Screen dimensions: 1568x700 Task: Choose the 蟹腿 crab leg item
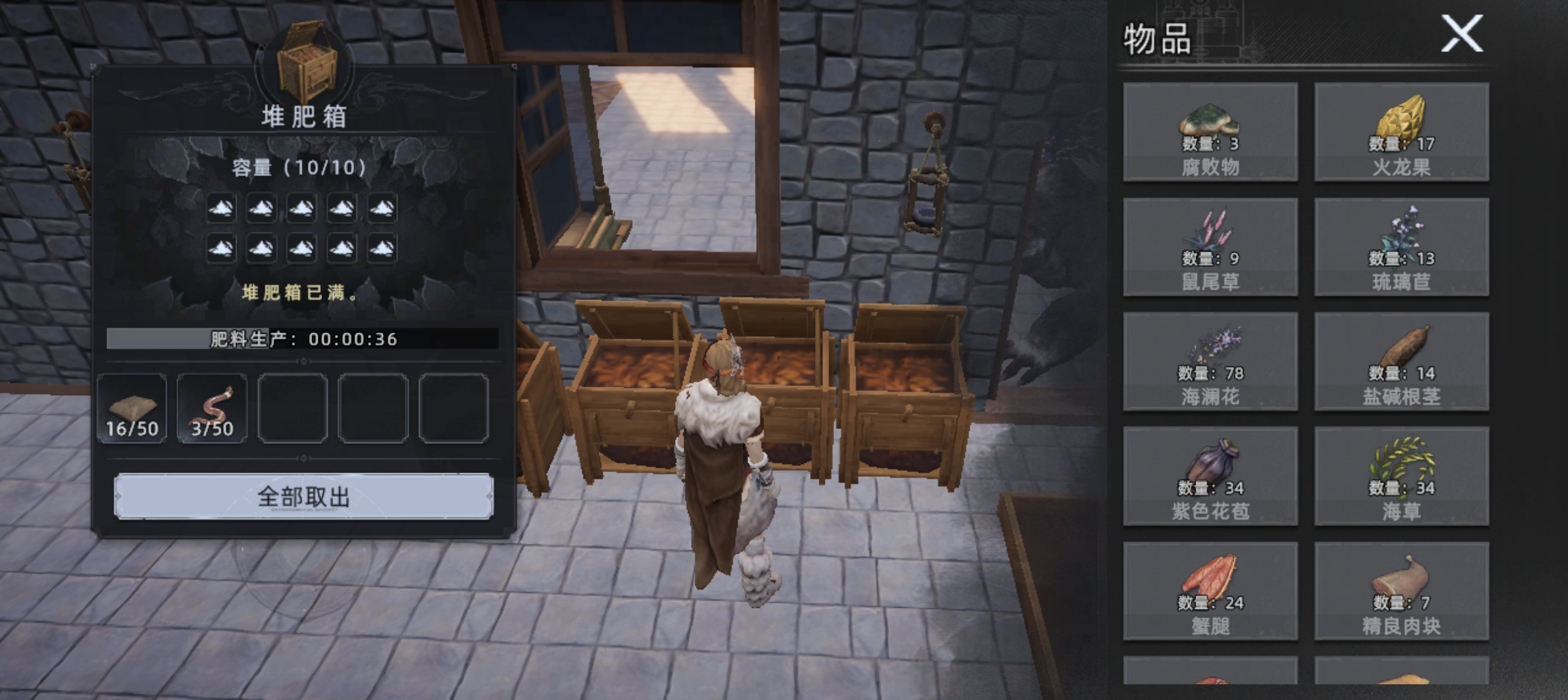1210,591
